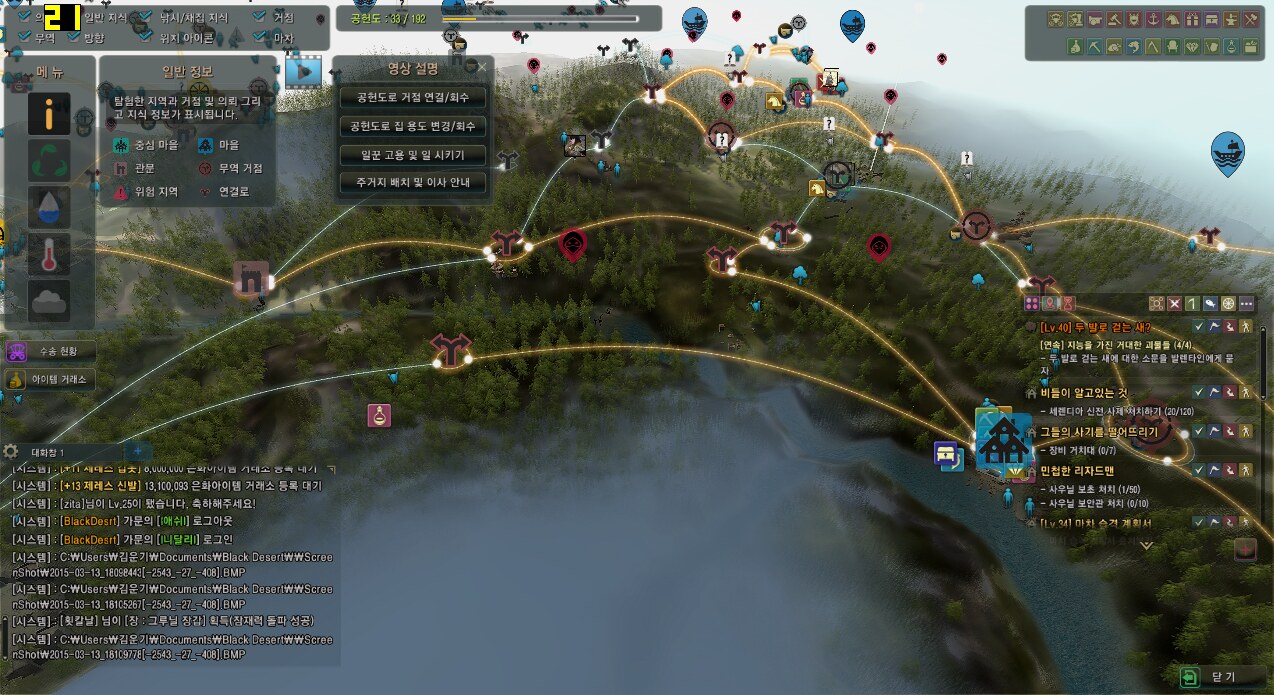Select the anchor icon in the map filter bar
The width and height of the screenshot is (1274, 695).
point(1153,19)
